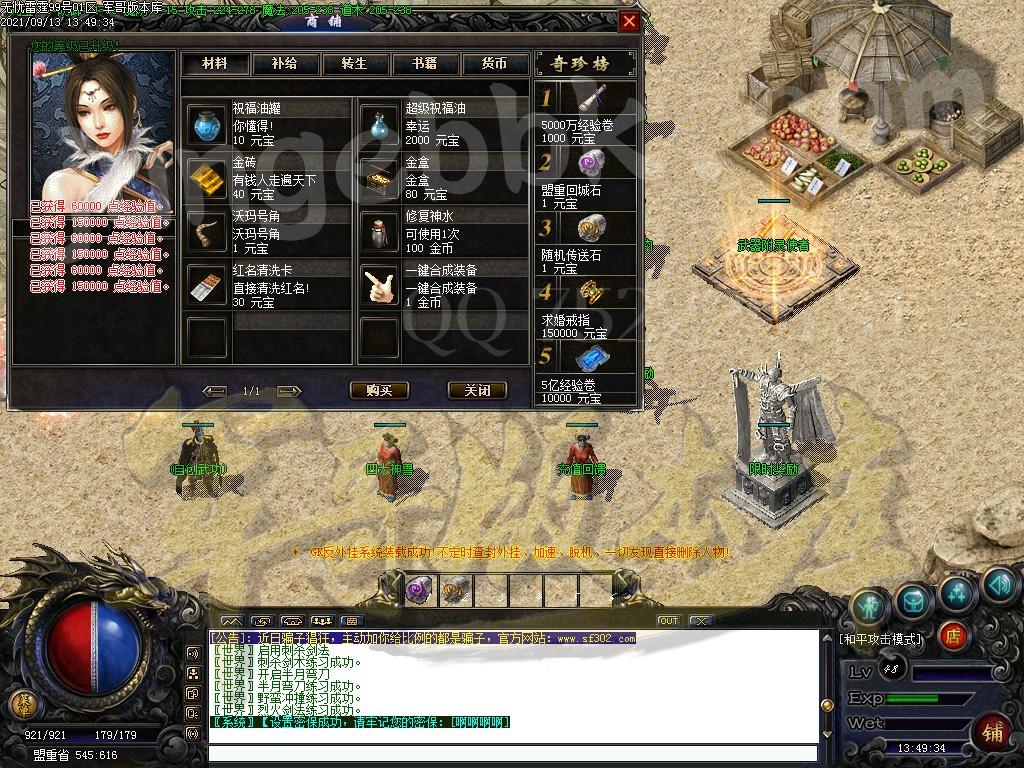Screen dimensions: 1024x768
Task: Use the purple town-return stone in hotbar
Action: point(419,591)
